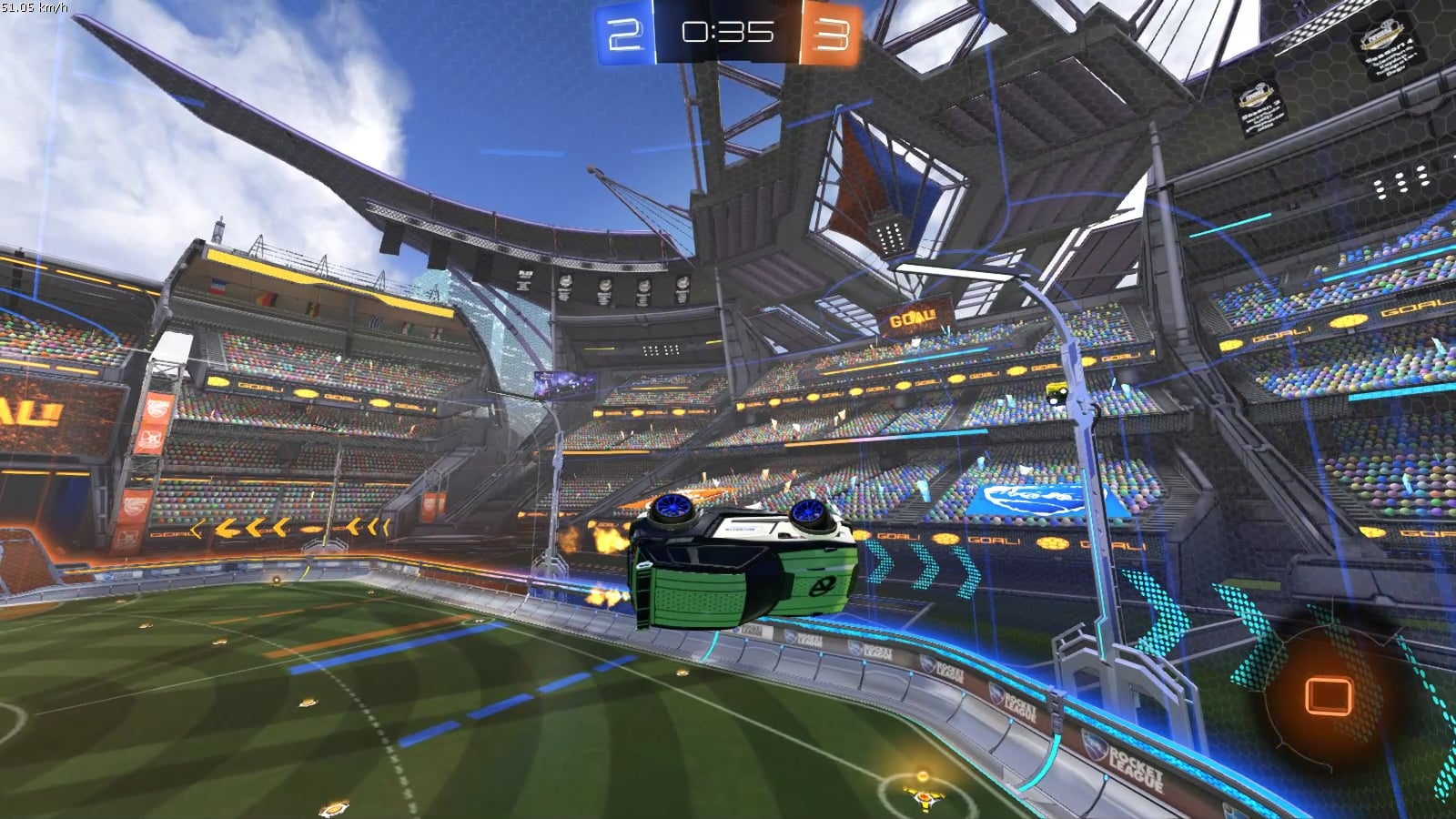Click the green flag near the railing
The width and height of the screenshot is (1456, 819).
click(313, 309)
